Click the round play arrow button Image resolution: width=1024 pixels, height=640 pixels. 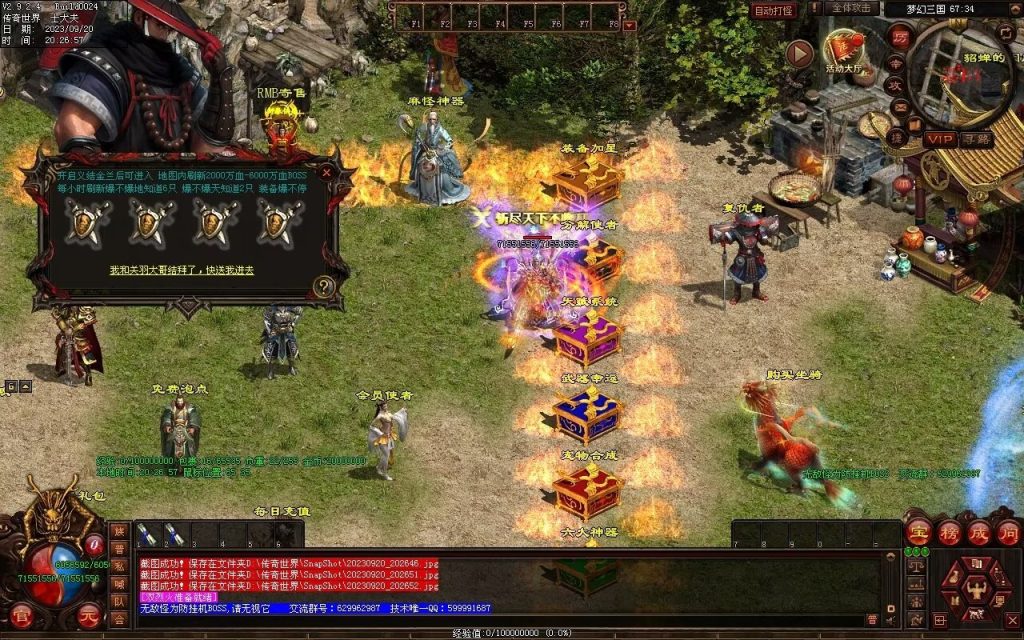pos(799,53)
